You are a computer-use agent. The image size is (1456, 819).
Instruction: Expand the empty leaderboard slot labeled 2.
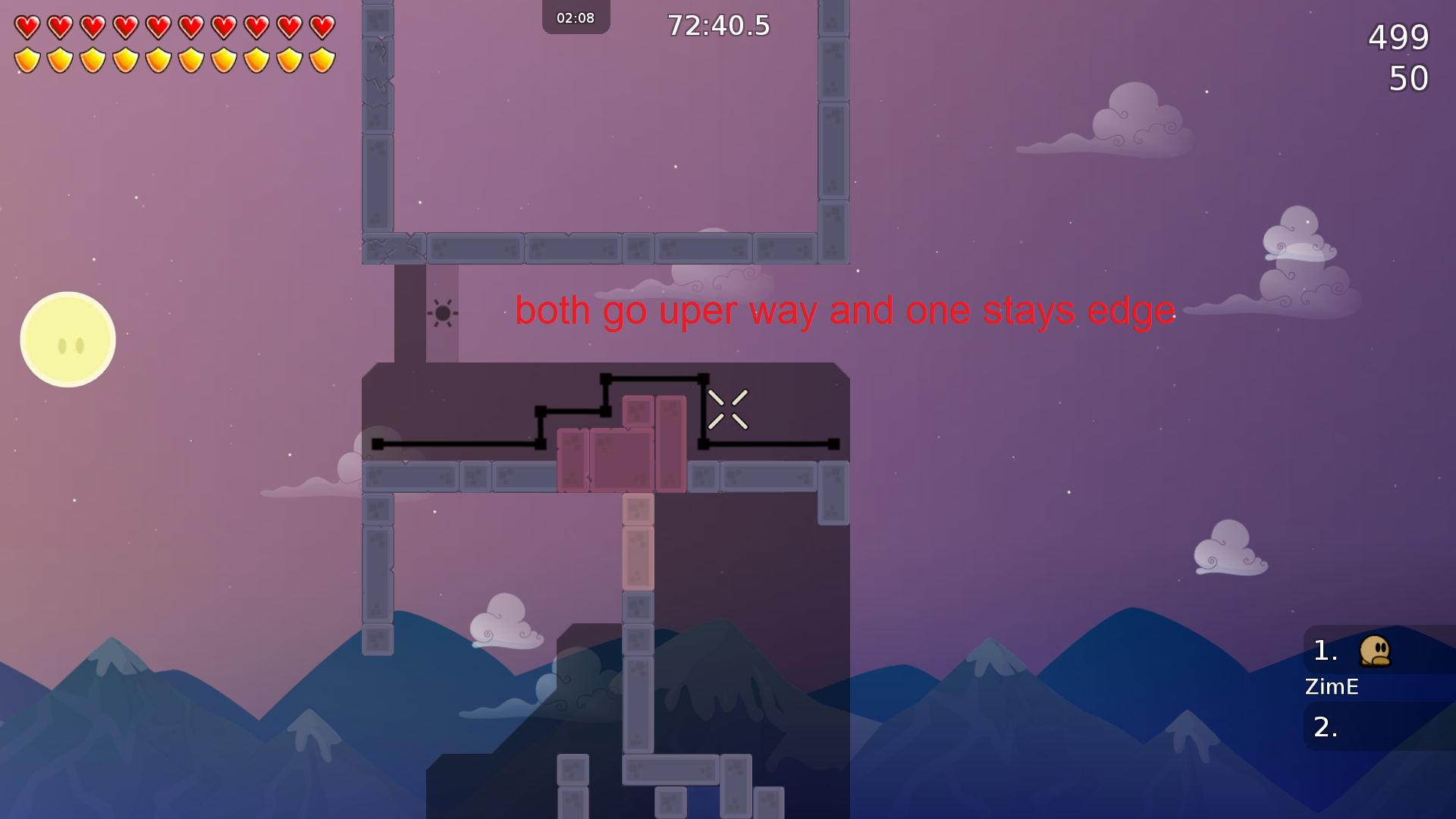pyautogui.click(x=1324, y=726)
